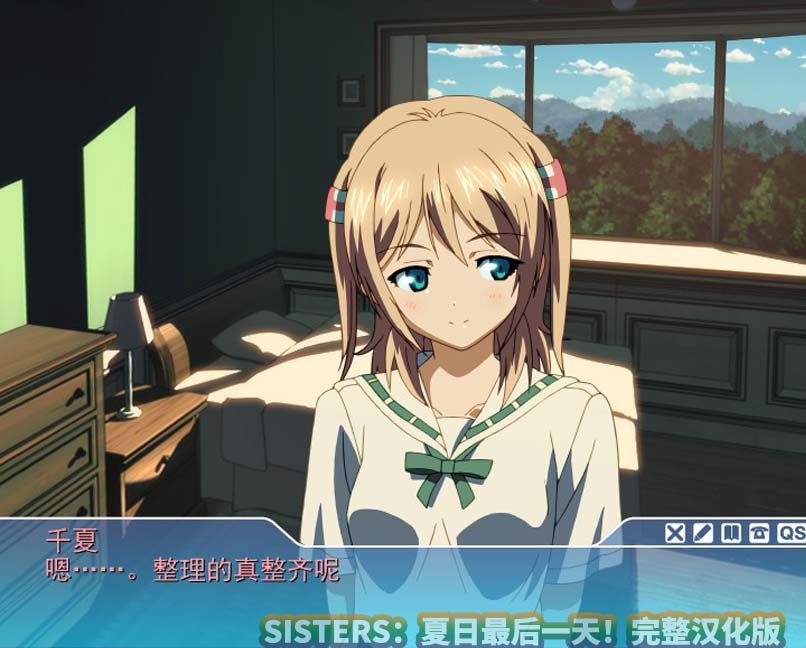Click the telephone icon on the dialogue bar
The height and width of the screenshot is (648, 806).
pyautogui.click(x=759, y=533)
